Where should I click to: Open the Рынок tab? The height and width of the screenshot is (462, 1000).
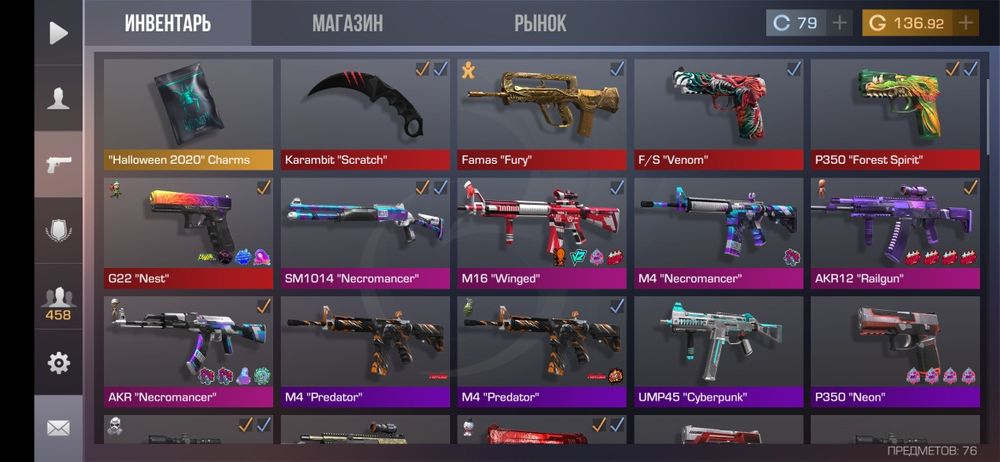coord(540,23)
